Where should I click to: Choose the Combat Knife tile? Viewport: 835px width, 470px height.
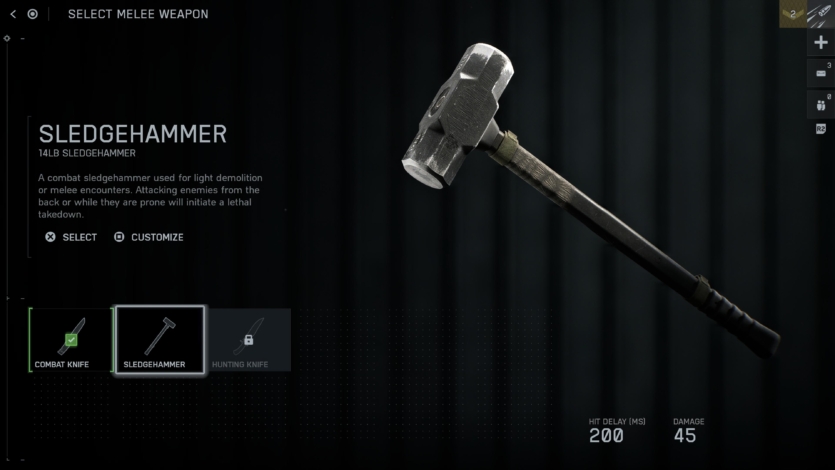click(x=70, y=340)
